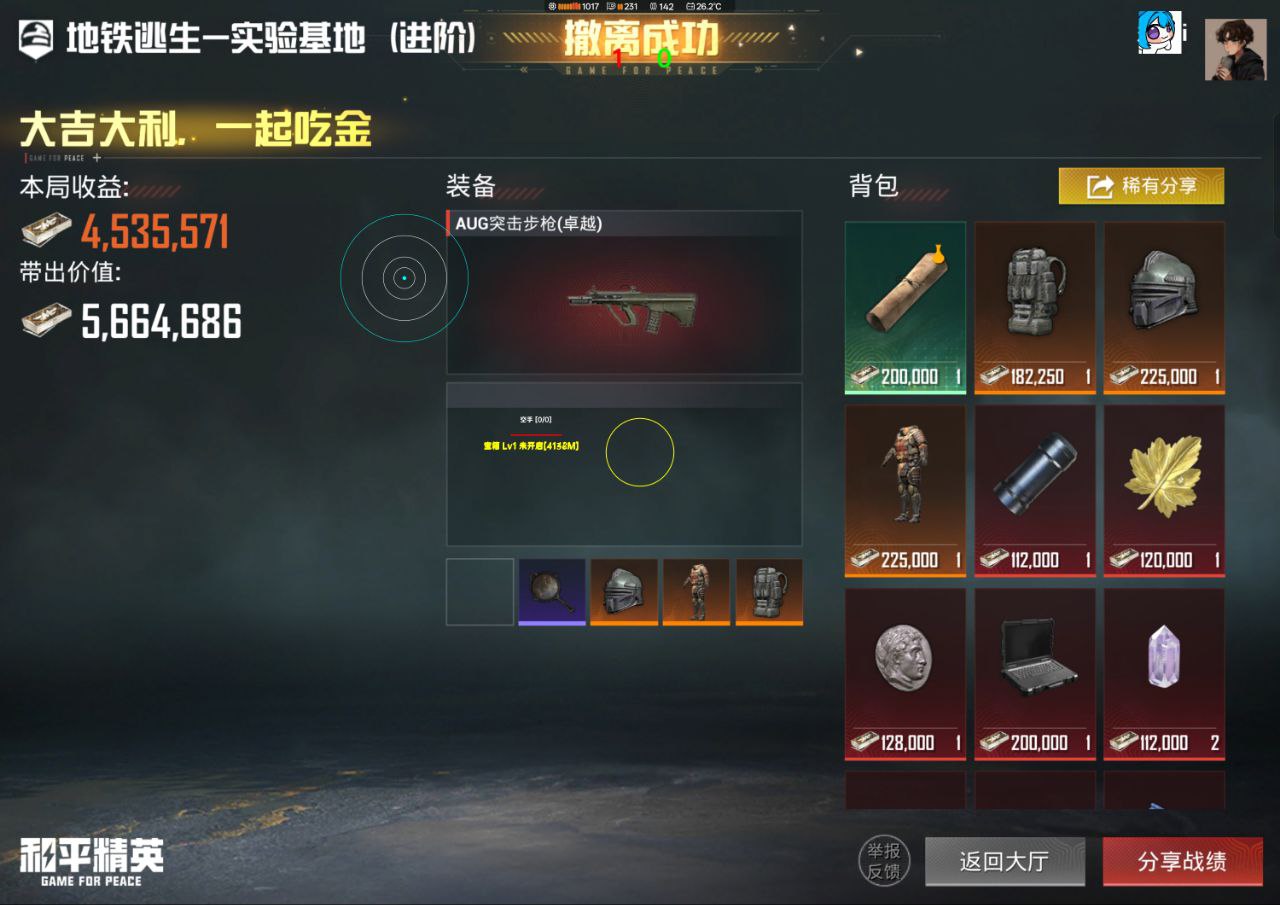Open the 举报反馈 report feedback icon
The width and height of the screenshot is (1280, 905).
click(884, 861)
